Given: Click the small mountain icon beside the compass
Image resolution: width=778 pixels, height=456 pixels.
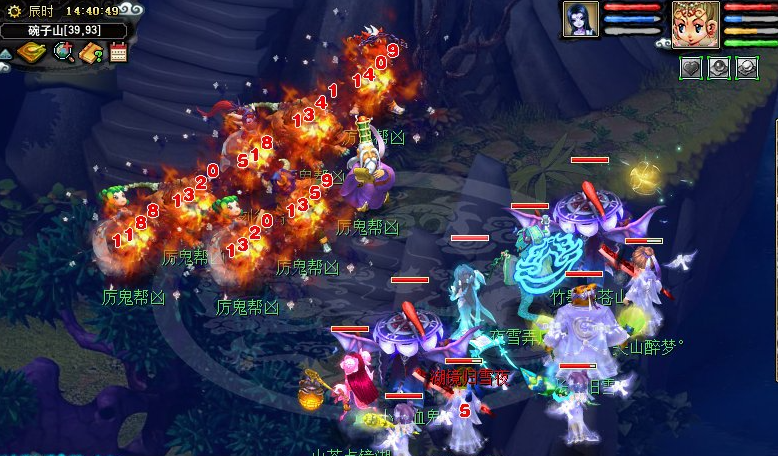Looking at the screenshot, I should (6, 53).
